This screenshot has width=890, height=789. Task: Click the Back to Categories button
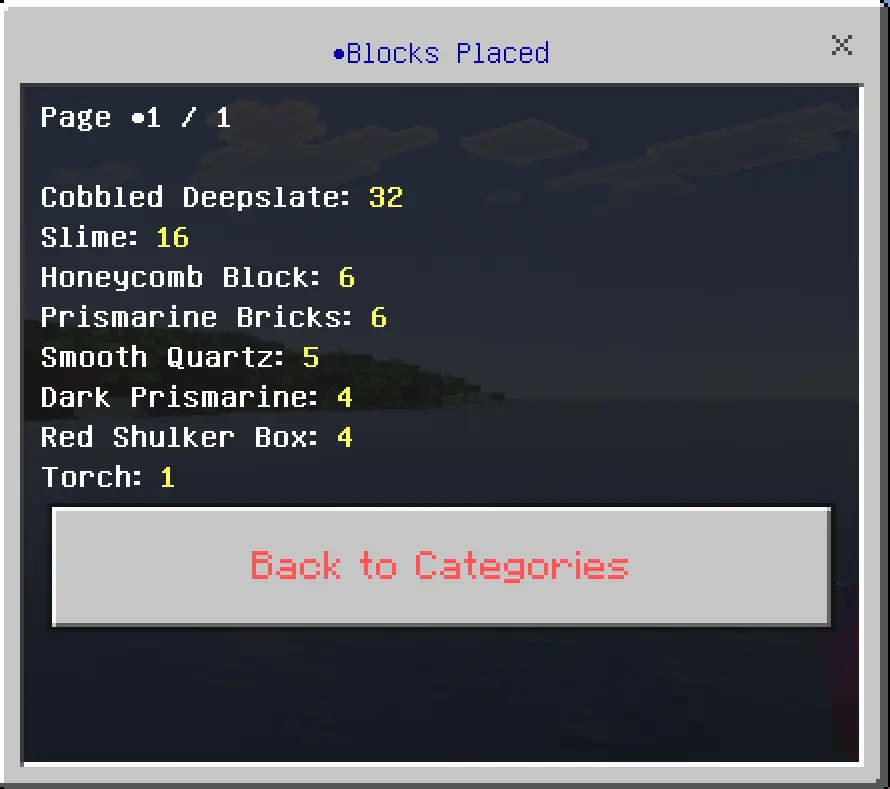coord(440,566)
